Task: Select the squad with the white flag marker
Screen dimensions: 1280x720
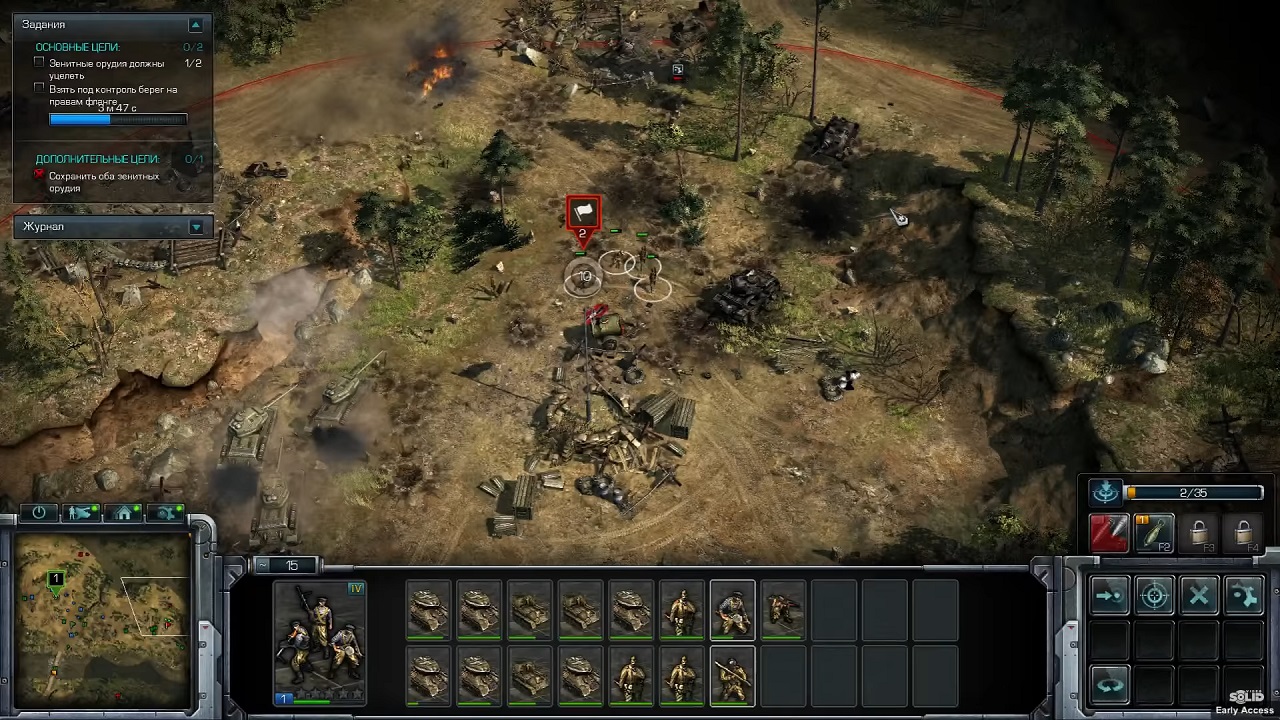Action: (x=583, y=214)
